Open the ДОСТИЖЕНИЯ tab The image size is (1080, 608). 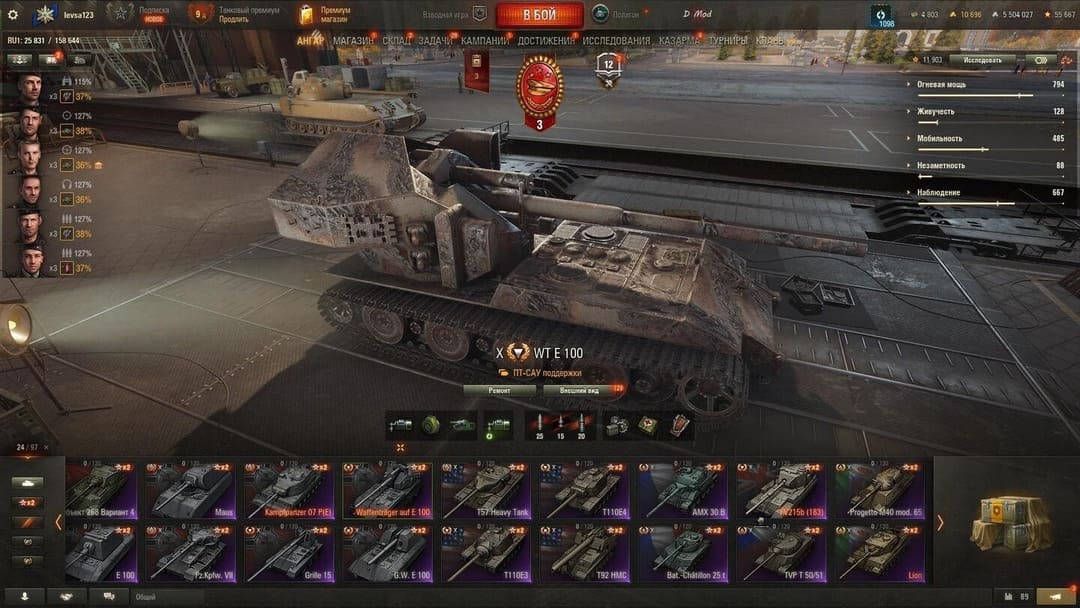coord(546,41)
